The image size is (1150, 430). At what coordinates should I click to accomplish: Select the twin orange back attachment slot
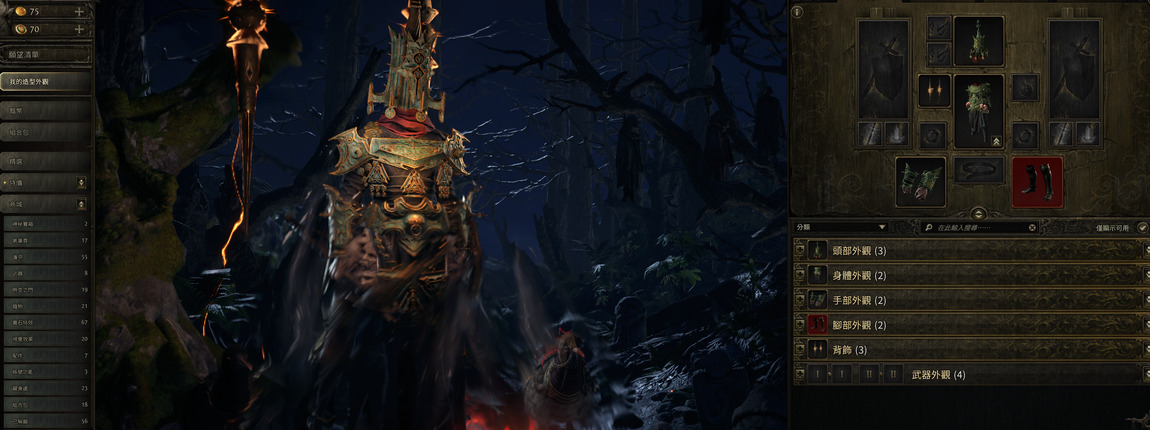point(933,91)
